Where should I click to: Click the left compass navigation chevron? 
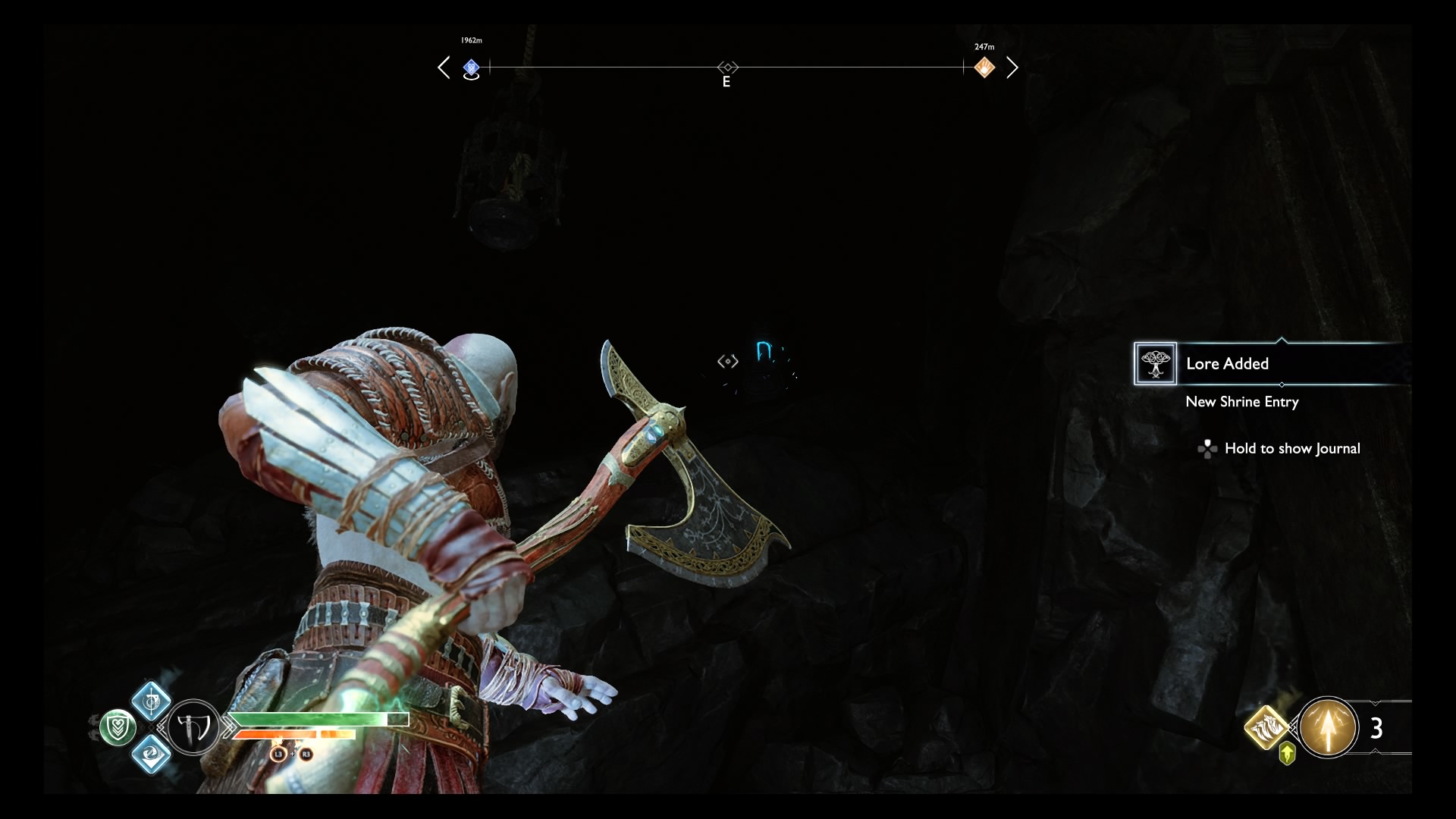[444, 67]
